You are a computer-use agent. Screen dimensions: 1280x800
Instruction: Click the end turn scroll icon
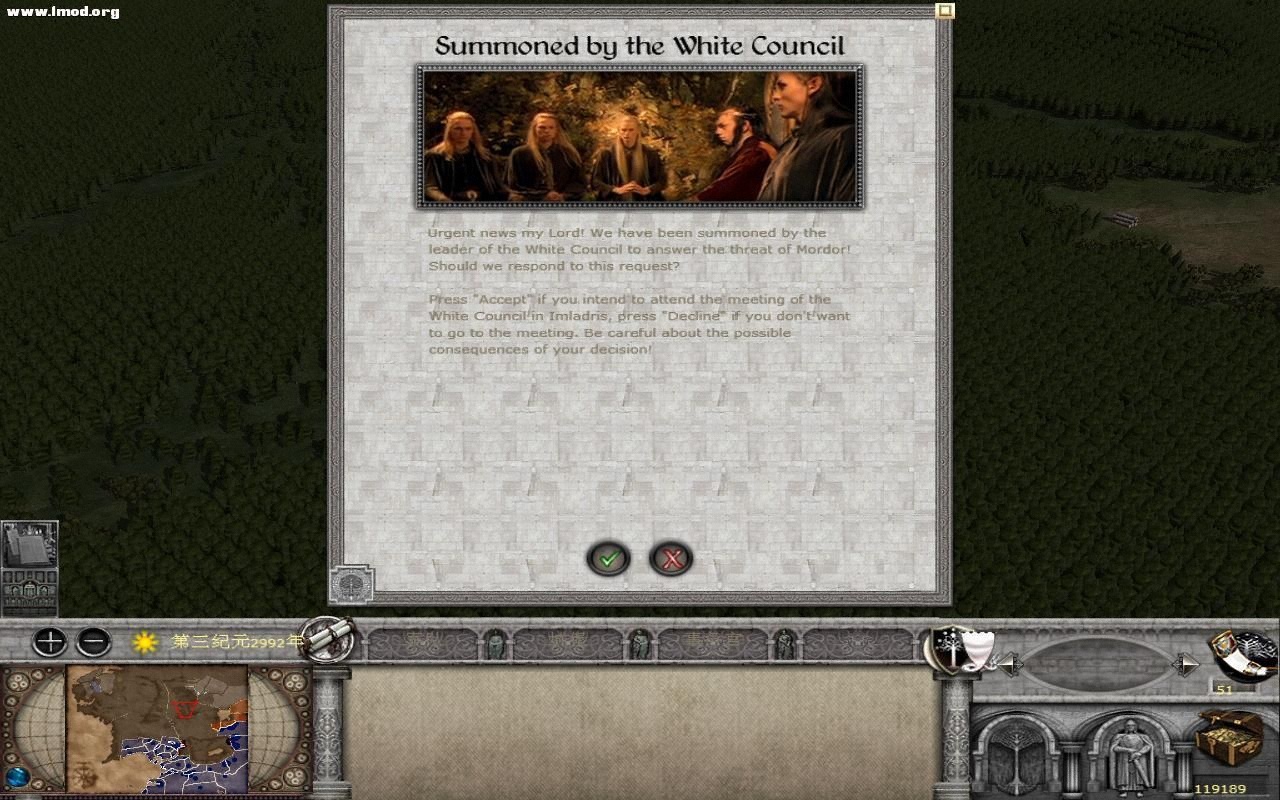[x=330, y=640]
